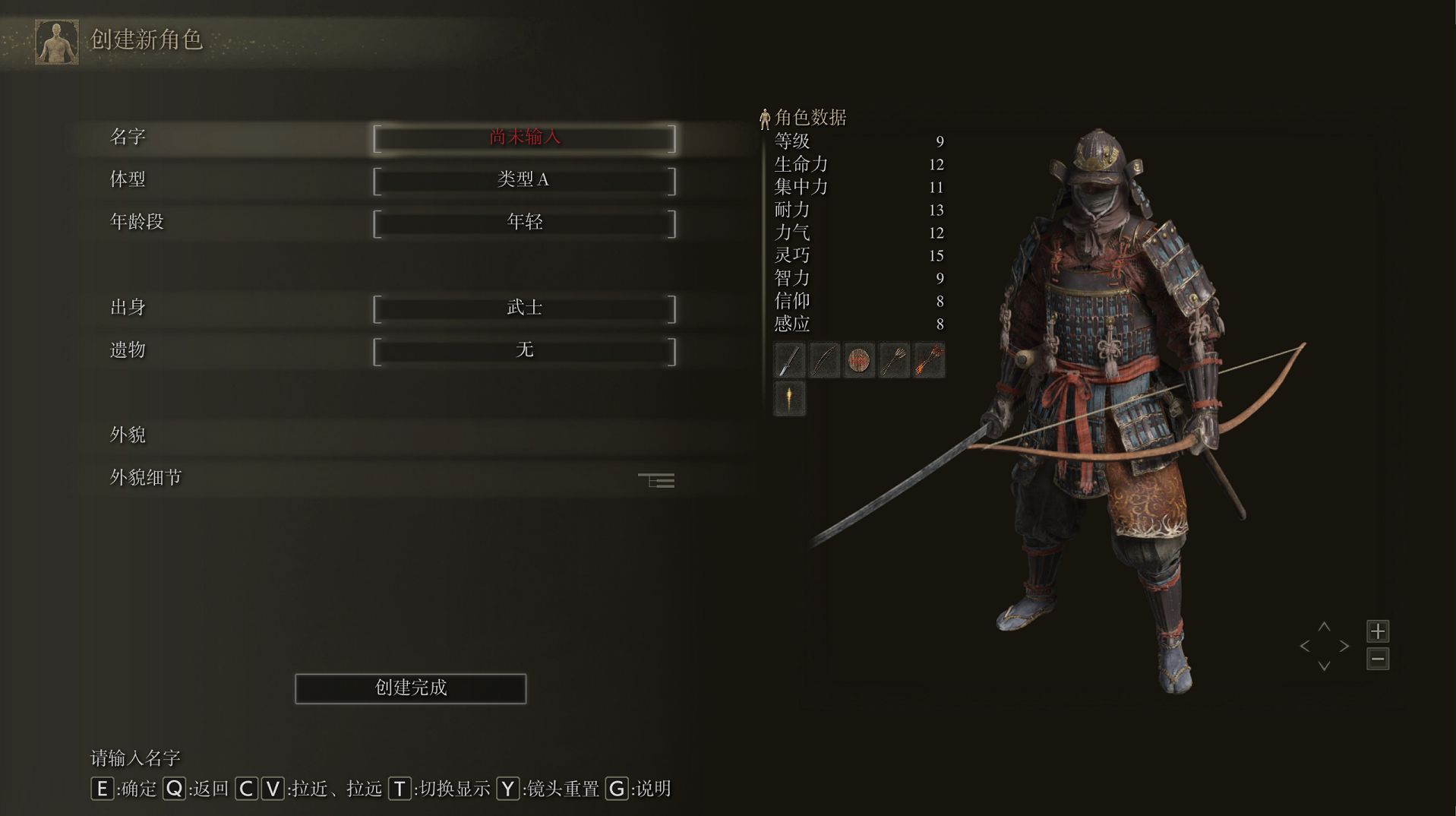
Task: Select the longbow equipment icon
Action: click(x=824, y=360)
